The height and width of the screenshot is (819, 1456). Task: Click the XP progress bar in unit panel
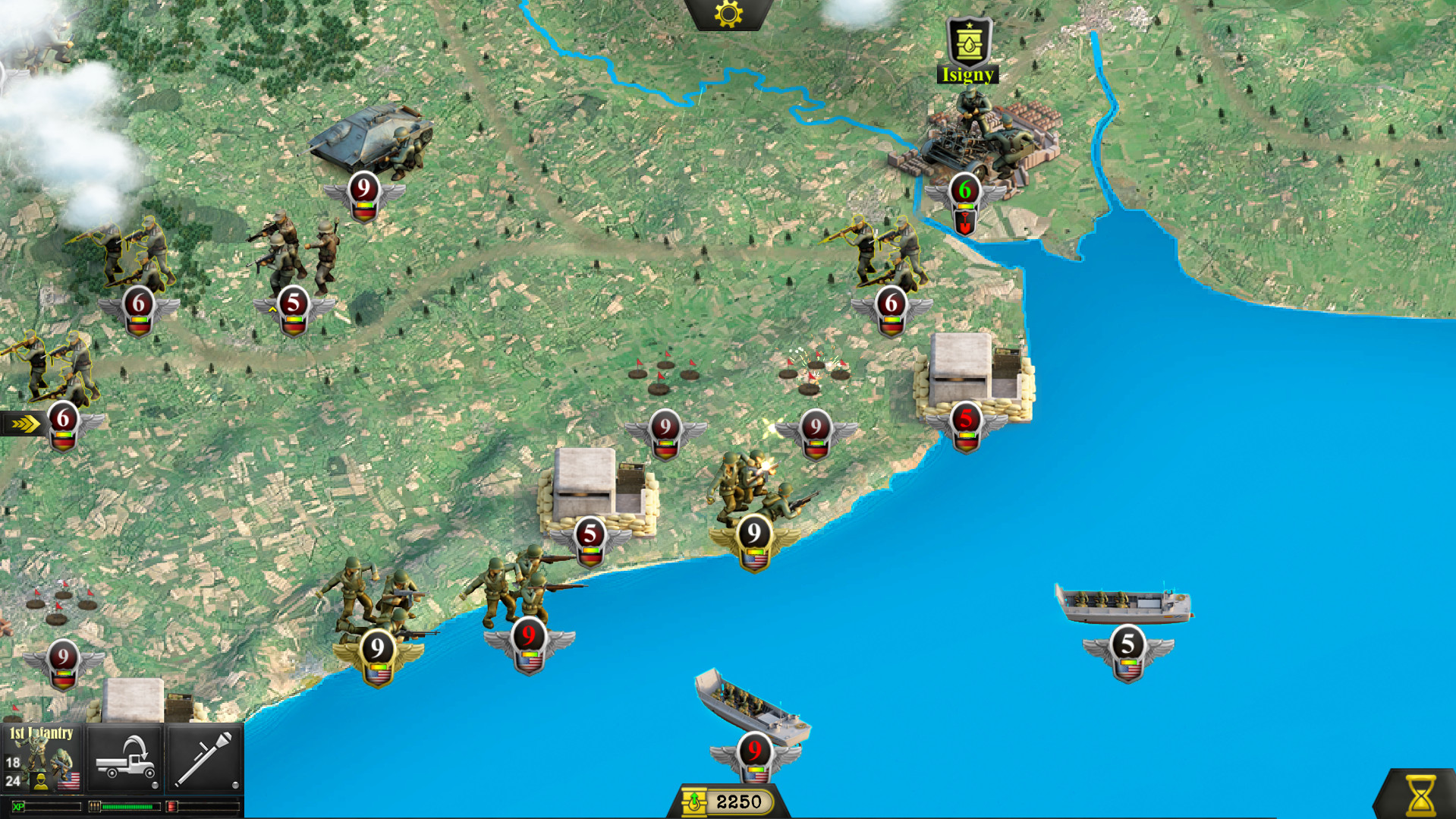pos(46,808)
